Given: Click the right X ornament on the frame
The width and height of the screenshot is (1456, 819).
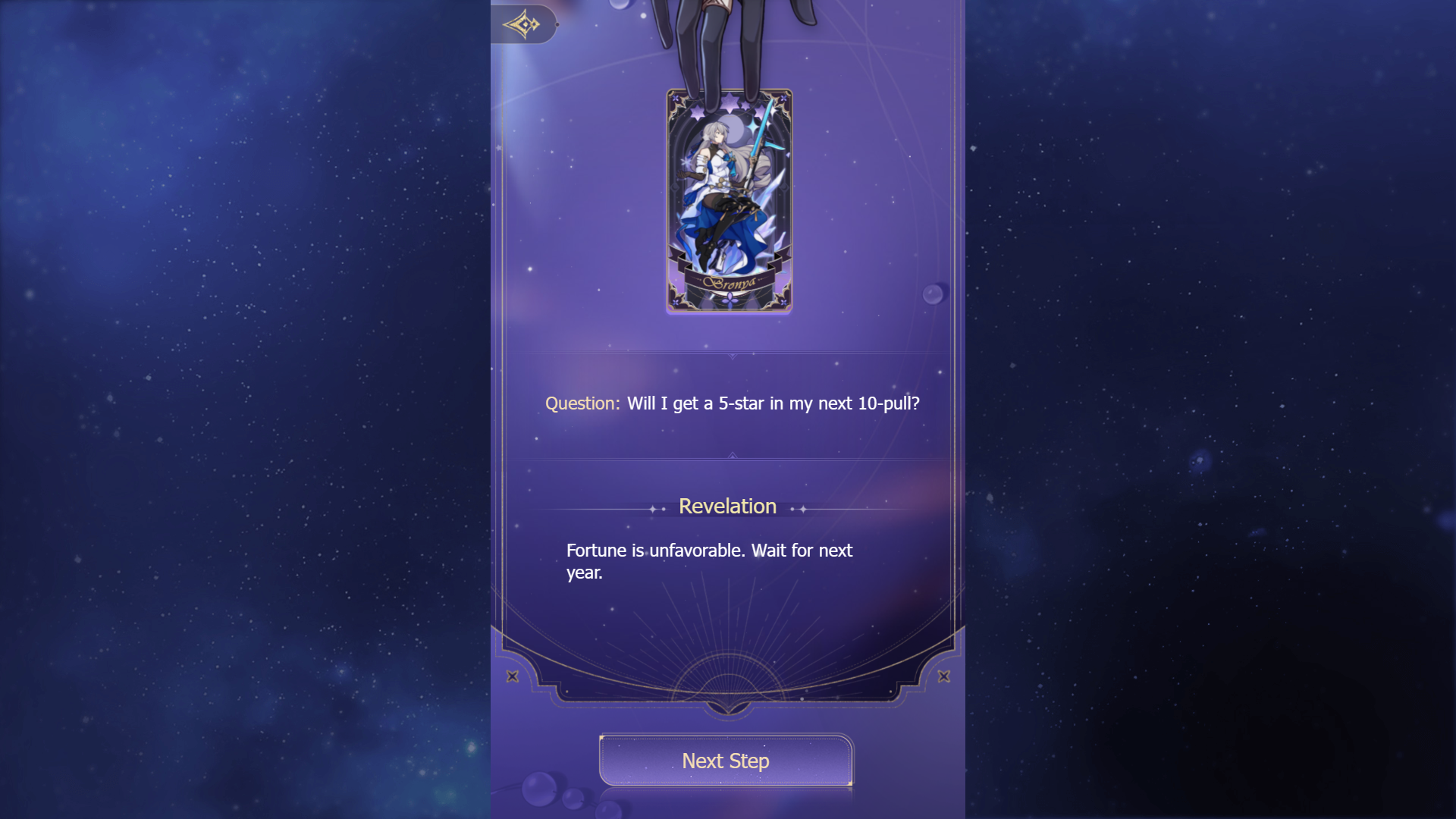Looking at the screenshot, I should (x=944, y=676).
